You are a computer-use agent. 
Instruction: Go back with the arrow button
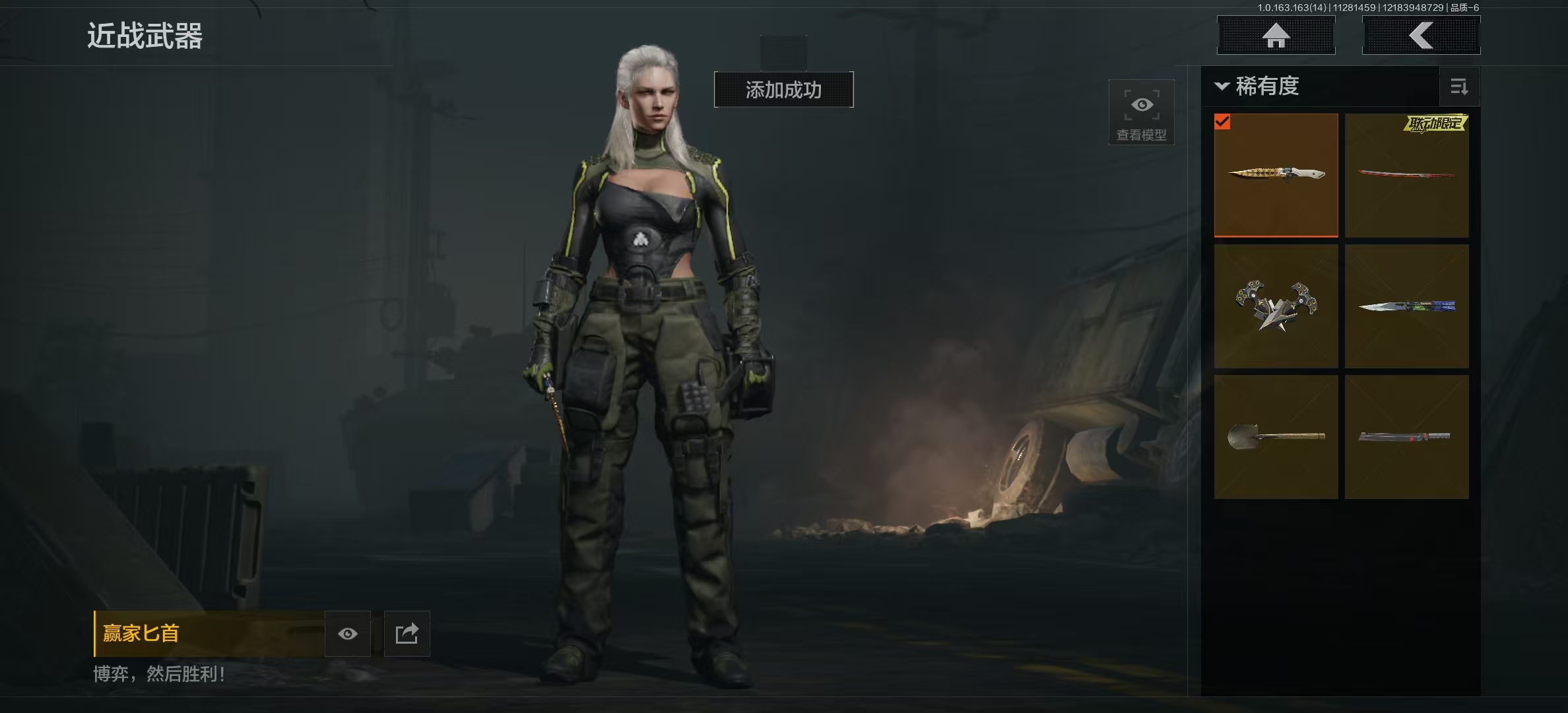(x=1421, y=36)
